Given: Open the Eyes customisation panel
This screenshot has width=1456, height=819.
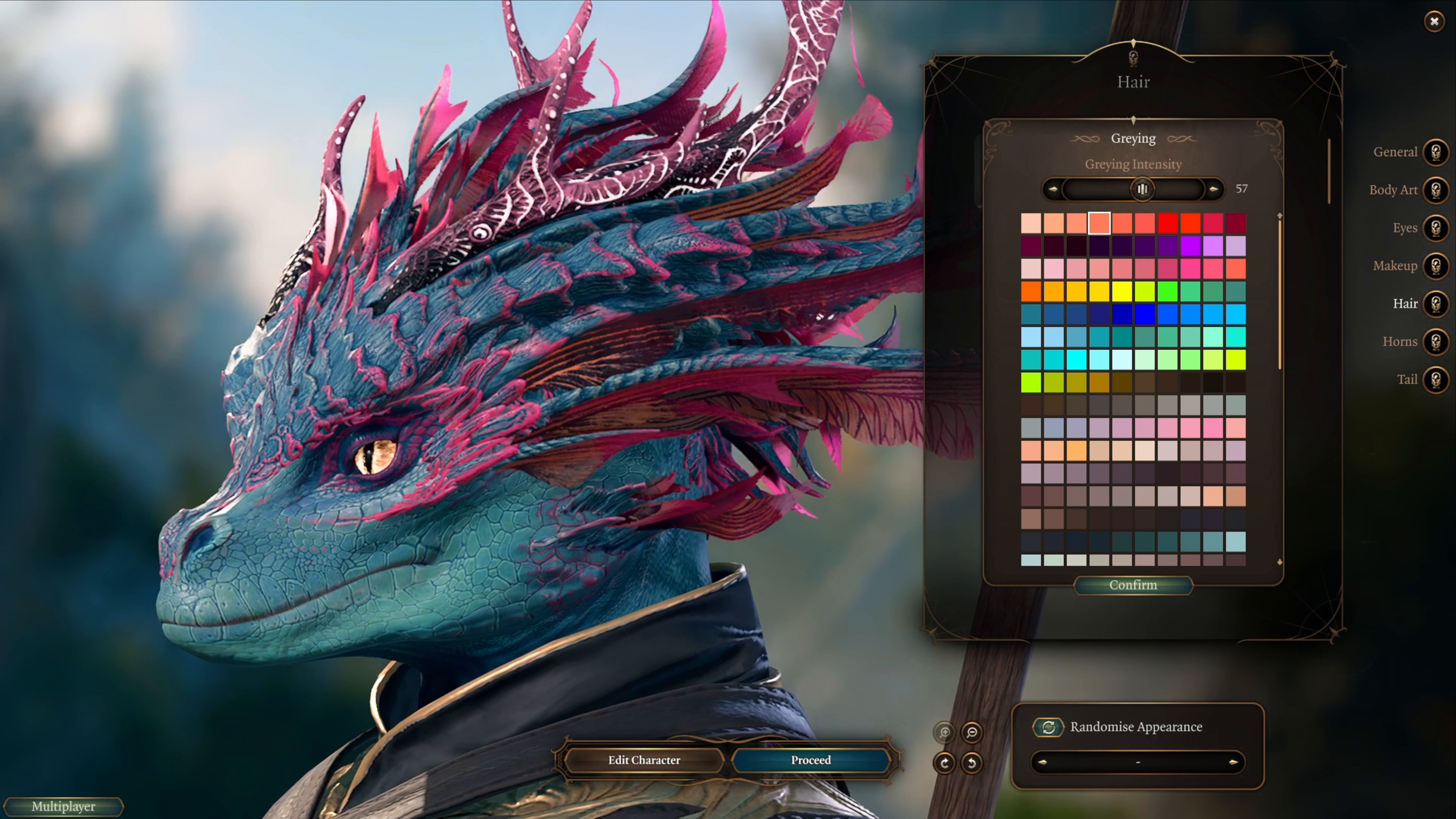Looking at the screenshot, I should coord(1437,228).
